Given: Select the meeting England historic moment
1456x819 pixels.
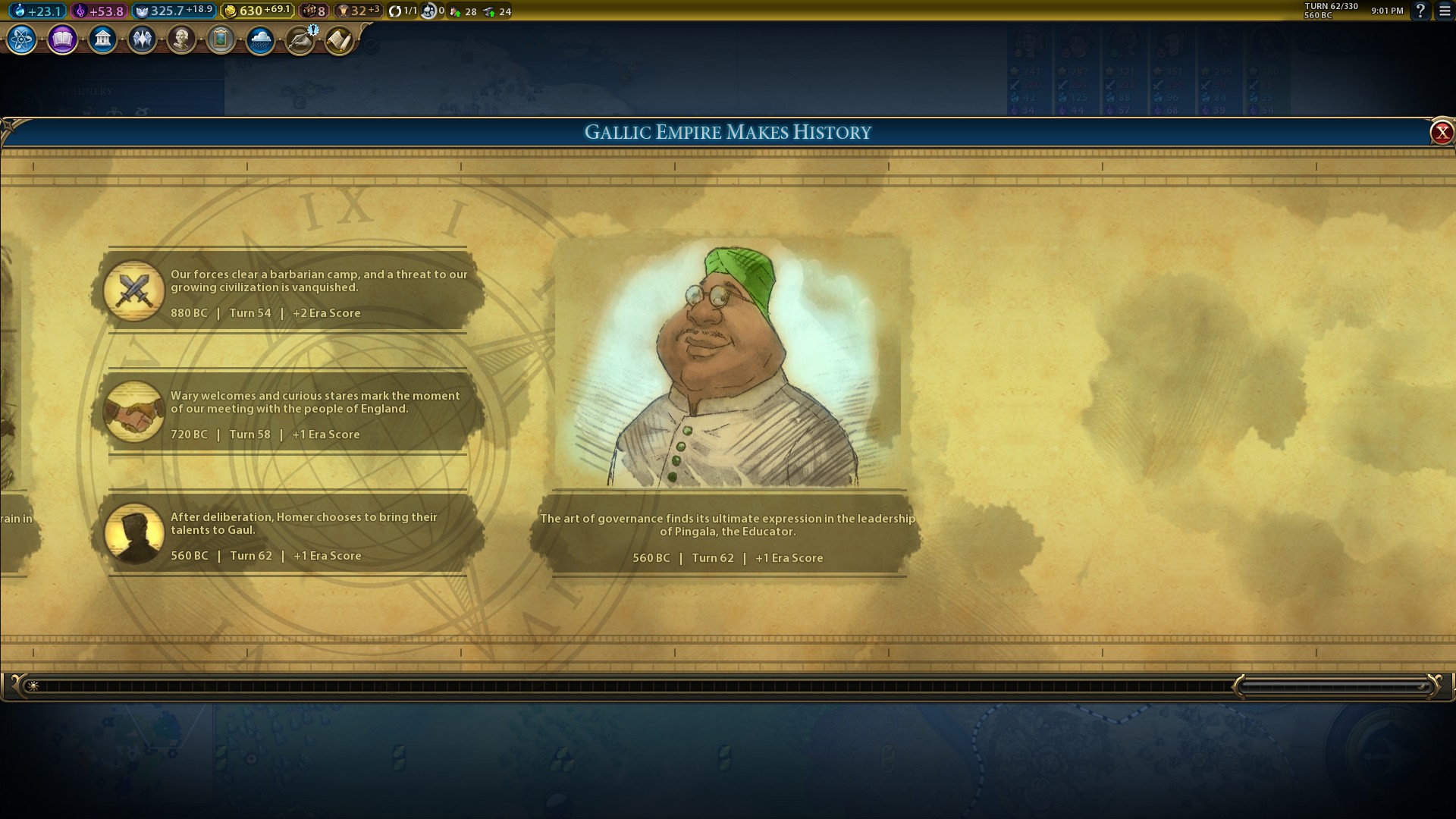Looking at the screenshot, I should [x=288, y=413].
